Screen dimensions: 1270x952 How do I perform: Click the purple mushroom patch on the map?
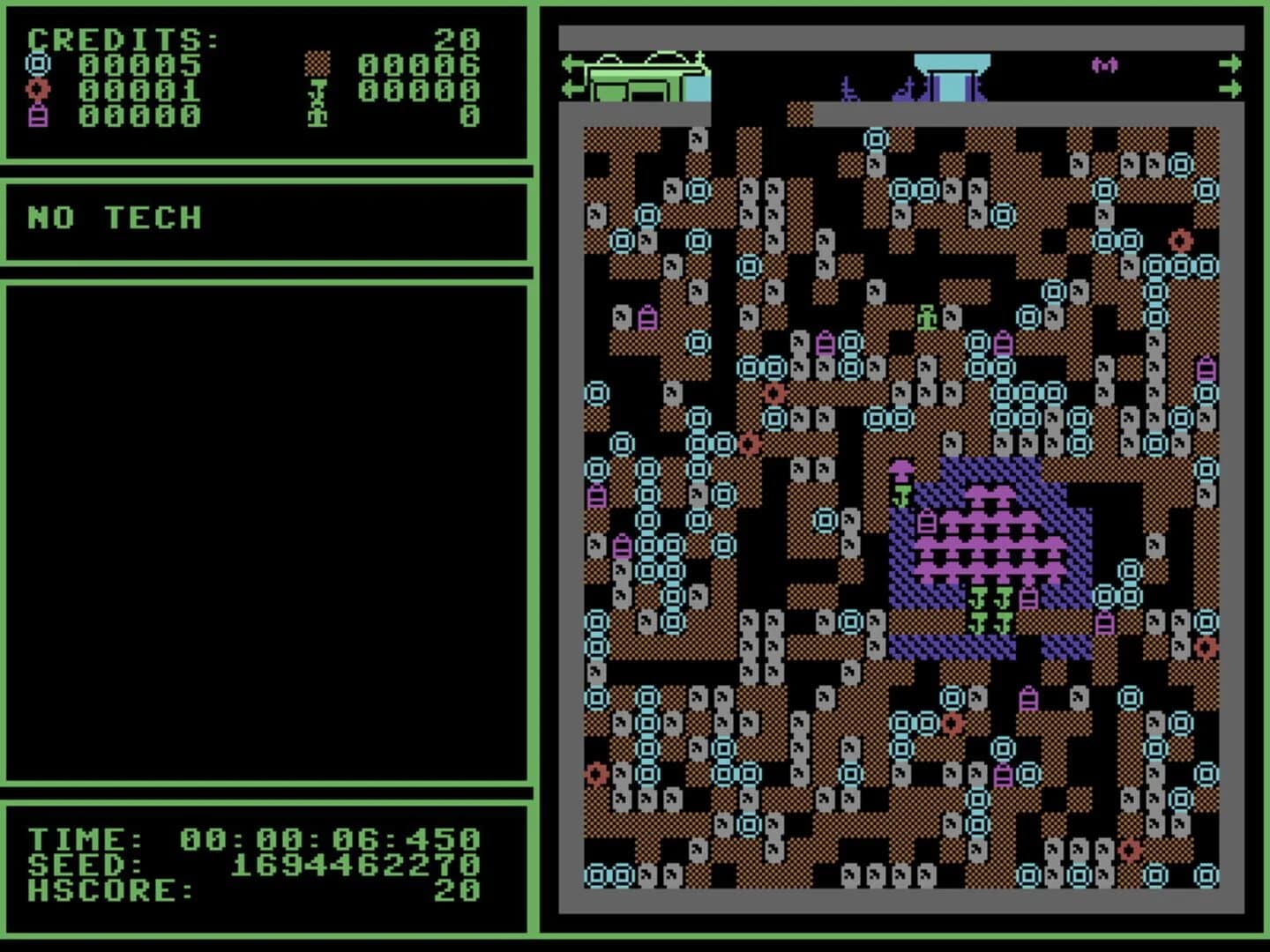click(988, 538)
